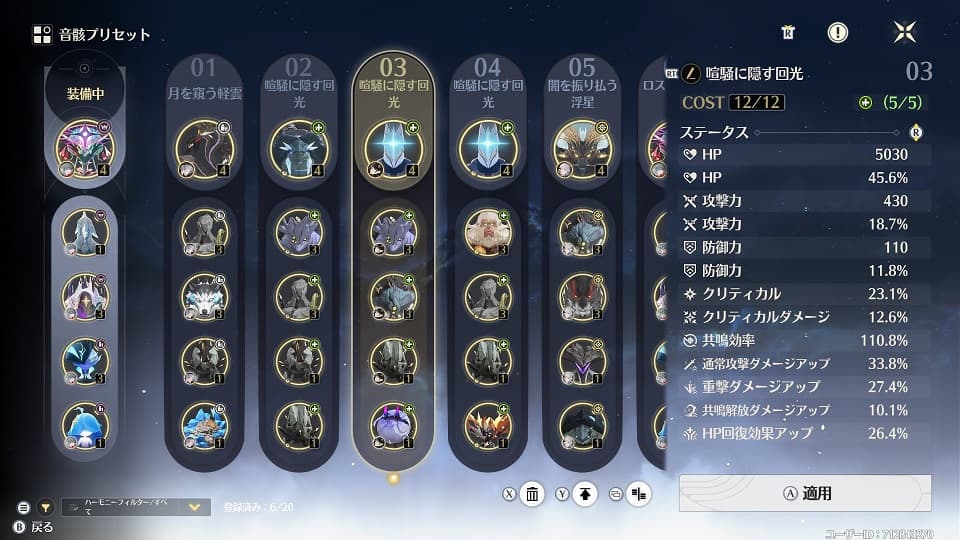Click the upload arrow icon

pos(586,493)
